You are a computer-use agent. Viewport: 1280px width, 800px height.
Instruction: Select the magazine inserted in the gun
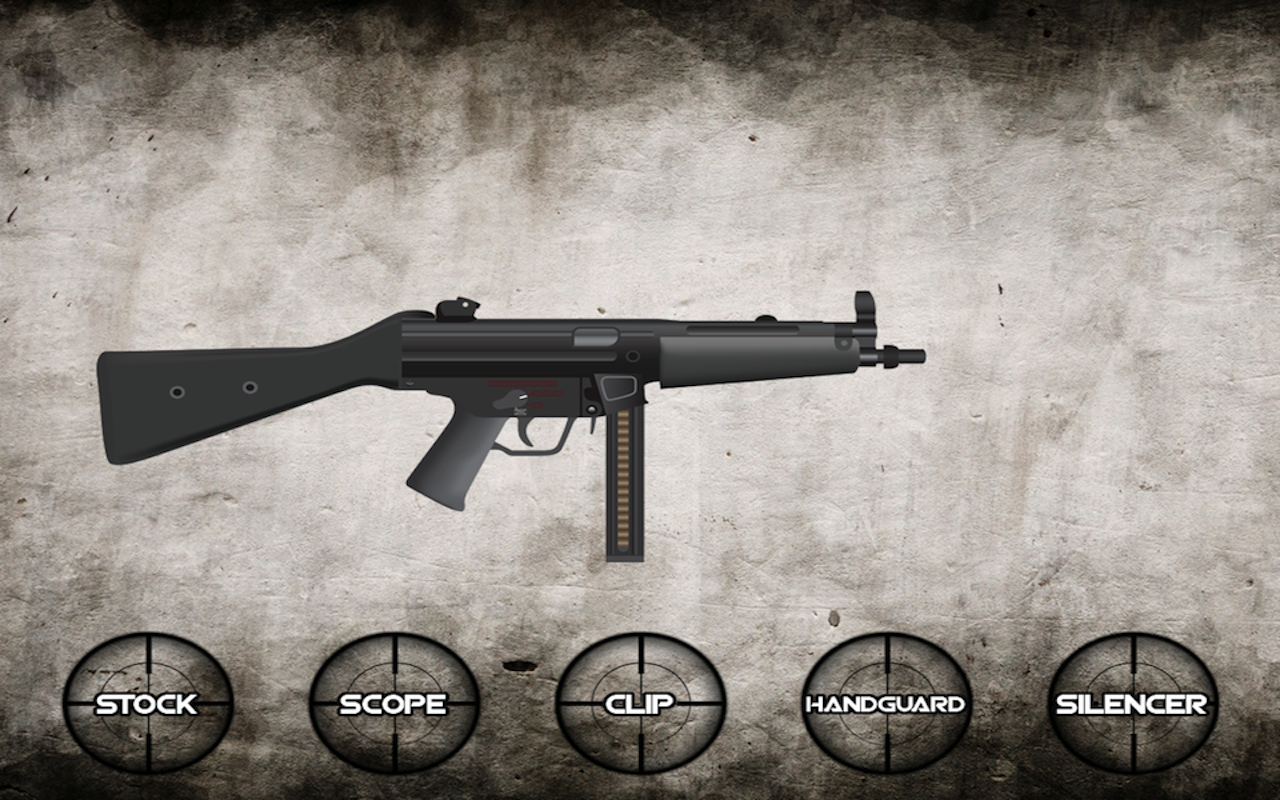pyautogui.click(x=625, y=480)
